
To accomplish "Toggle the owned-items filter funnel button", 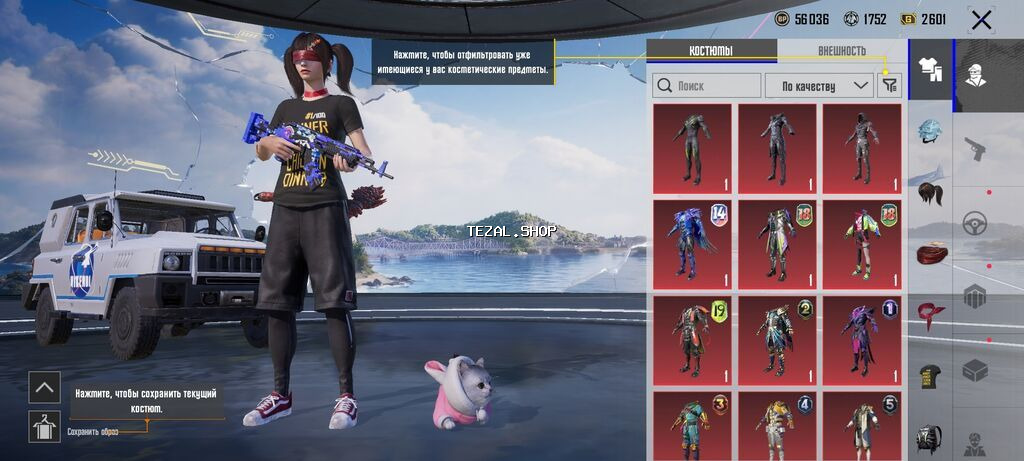I will pos(889,86).
